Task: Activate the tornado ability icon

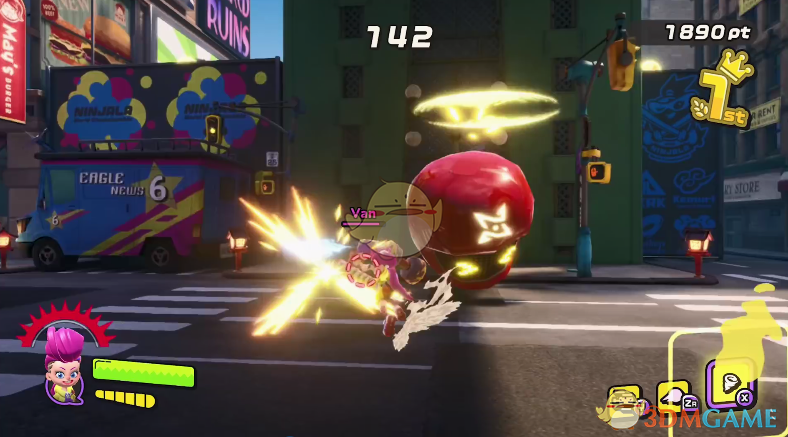Action: tap(733, 385)
